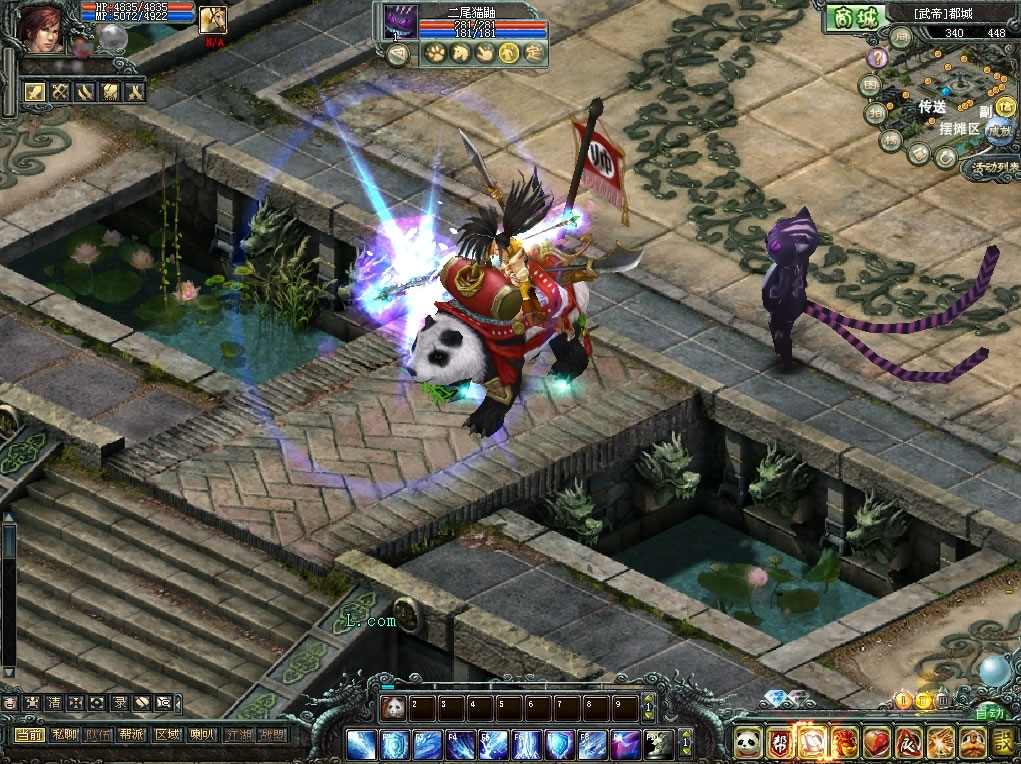This screenshot has width=1021, height=764.
Task: Open the red heart friends icon
Action: [x=876, y=743]
